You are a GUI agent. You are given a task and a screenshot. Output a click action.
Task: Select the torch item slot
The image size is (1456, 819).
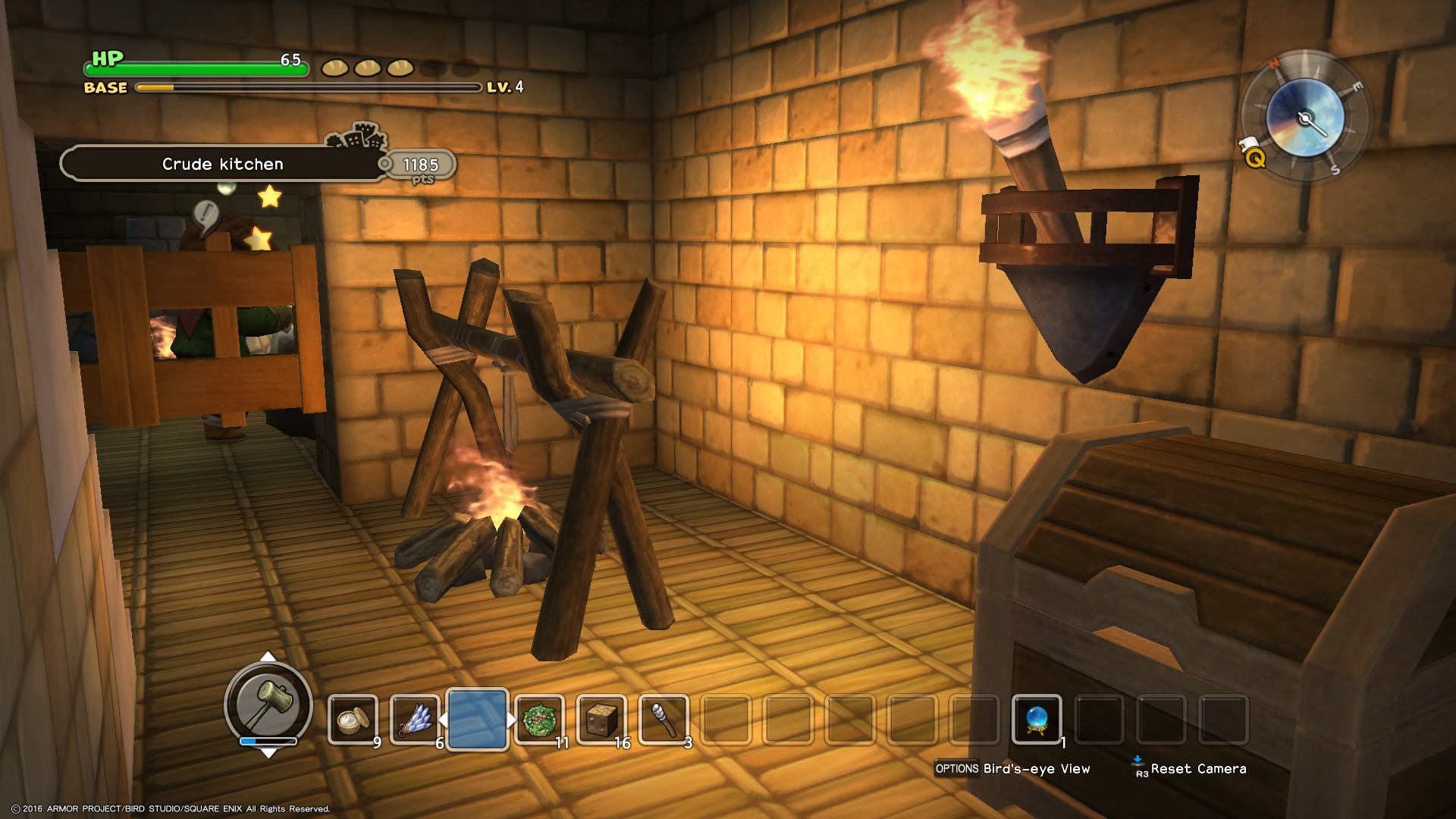[x=664, y=719]
